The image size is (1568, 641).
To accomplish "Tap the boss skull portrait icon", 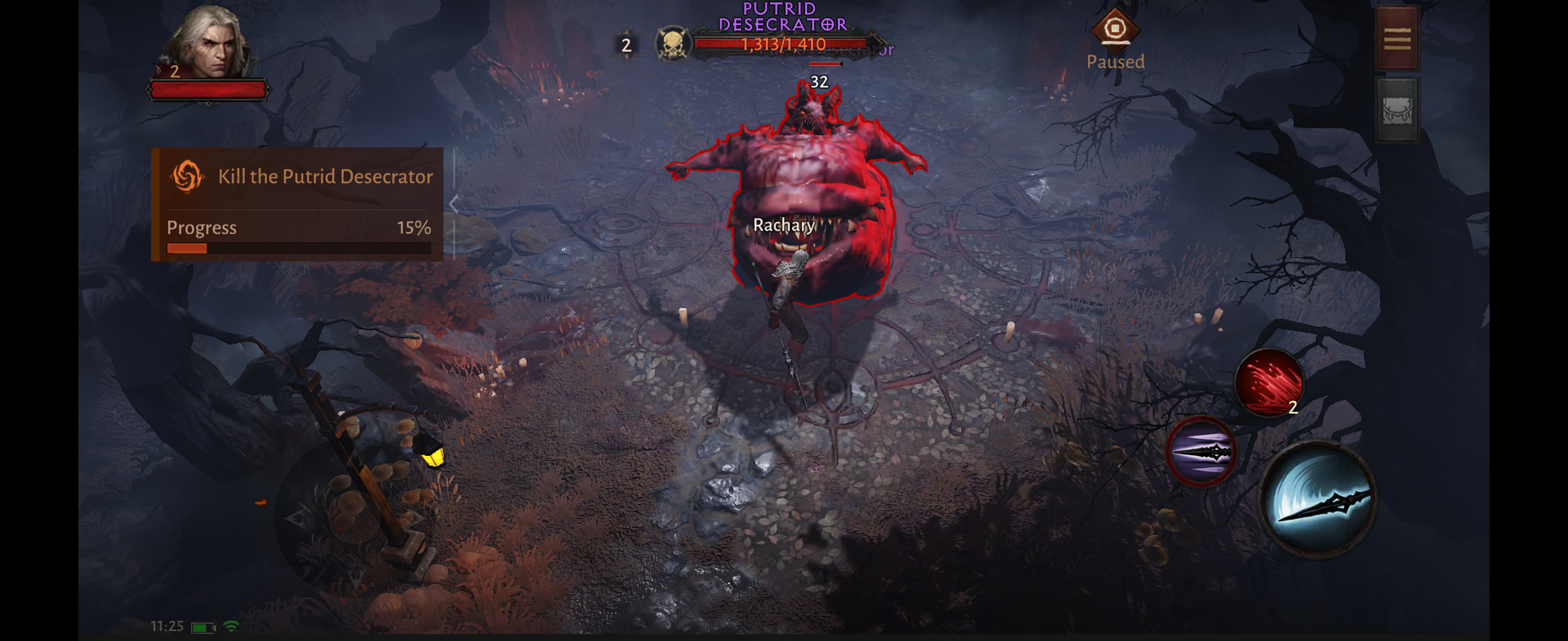I will pos(672,44).
